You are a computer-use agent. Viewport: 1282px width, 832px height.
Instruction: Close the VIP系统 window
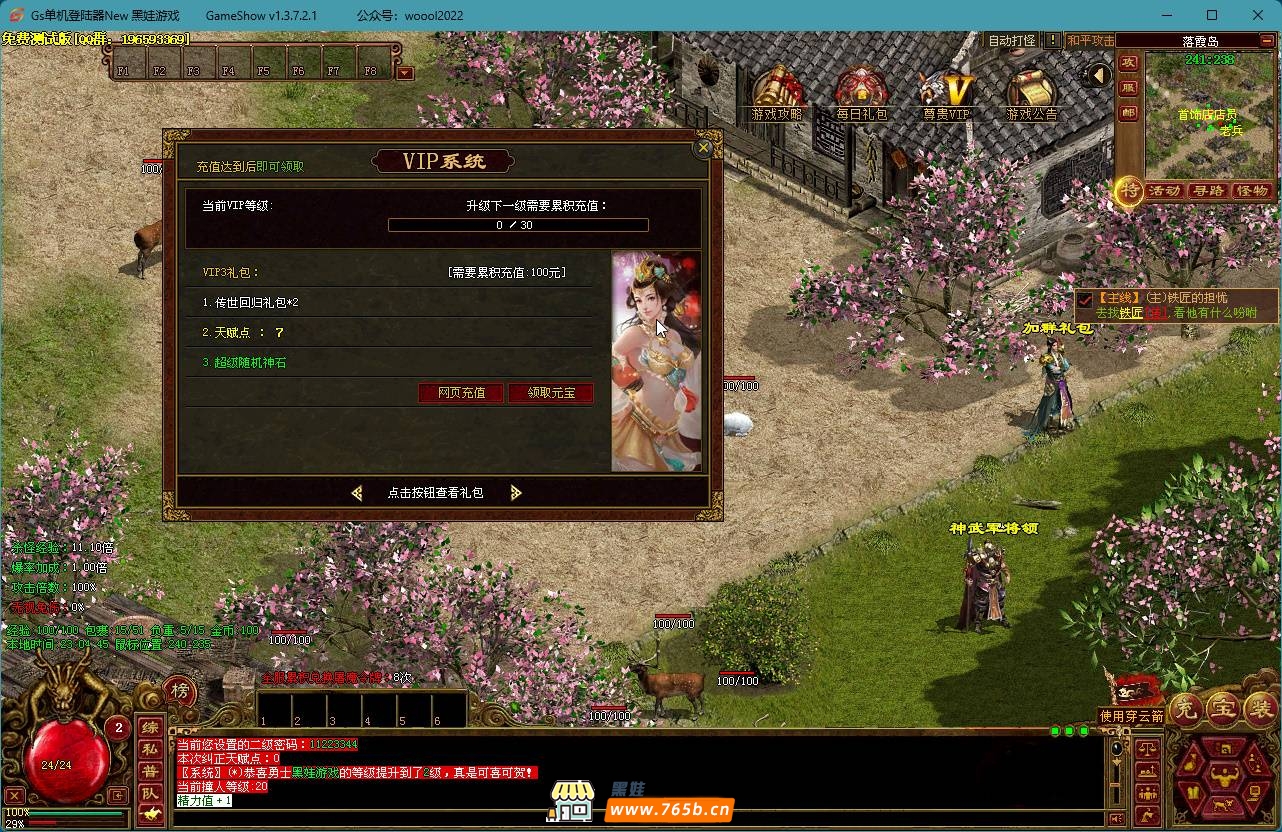pyautogui.click(x=703, y=148)
